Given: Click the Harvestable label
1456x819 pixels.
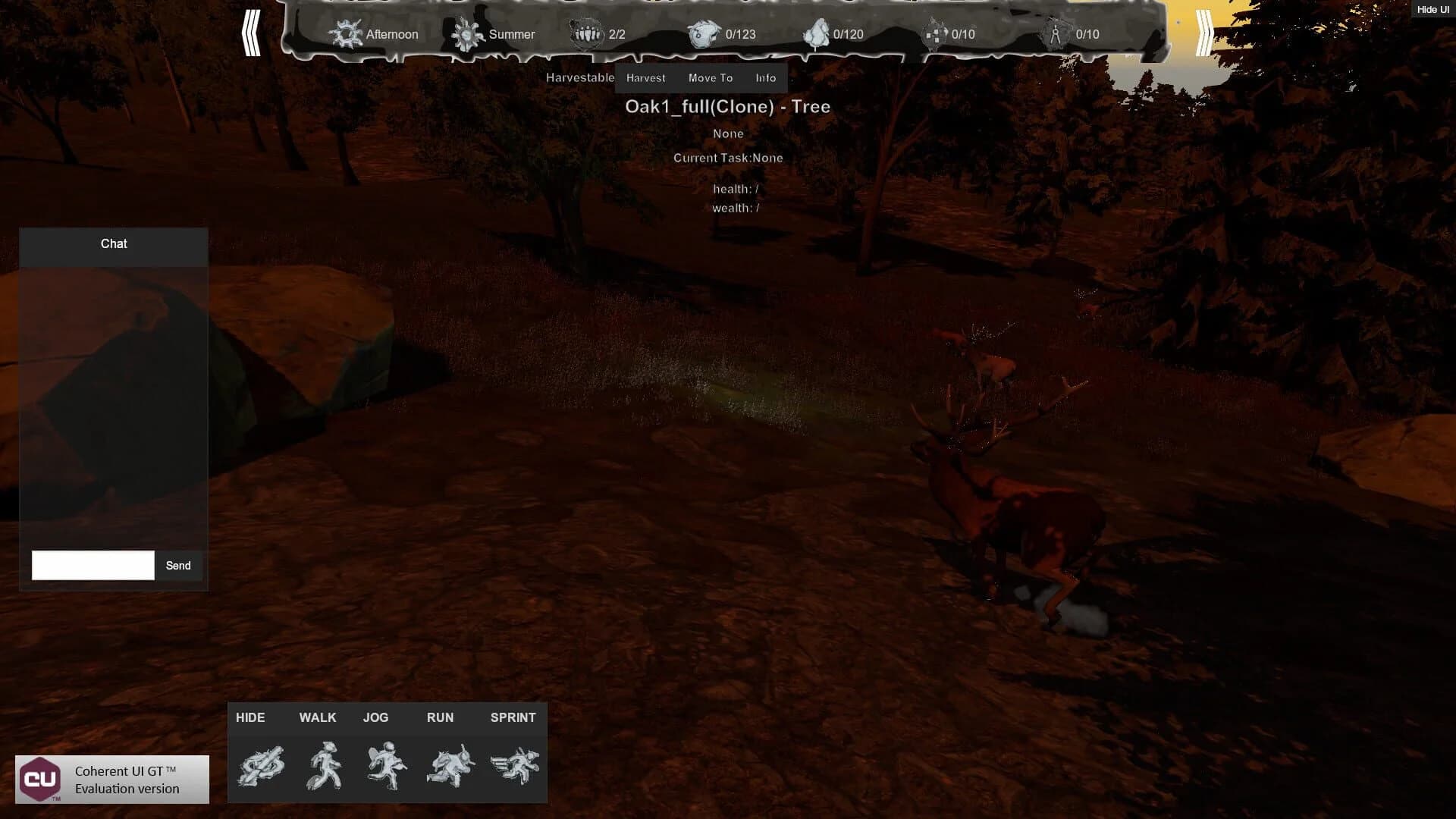Looking at the screenshot, I should pos(581,77).
